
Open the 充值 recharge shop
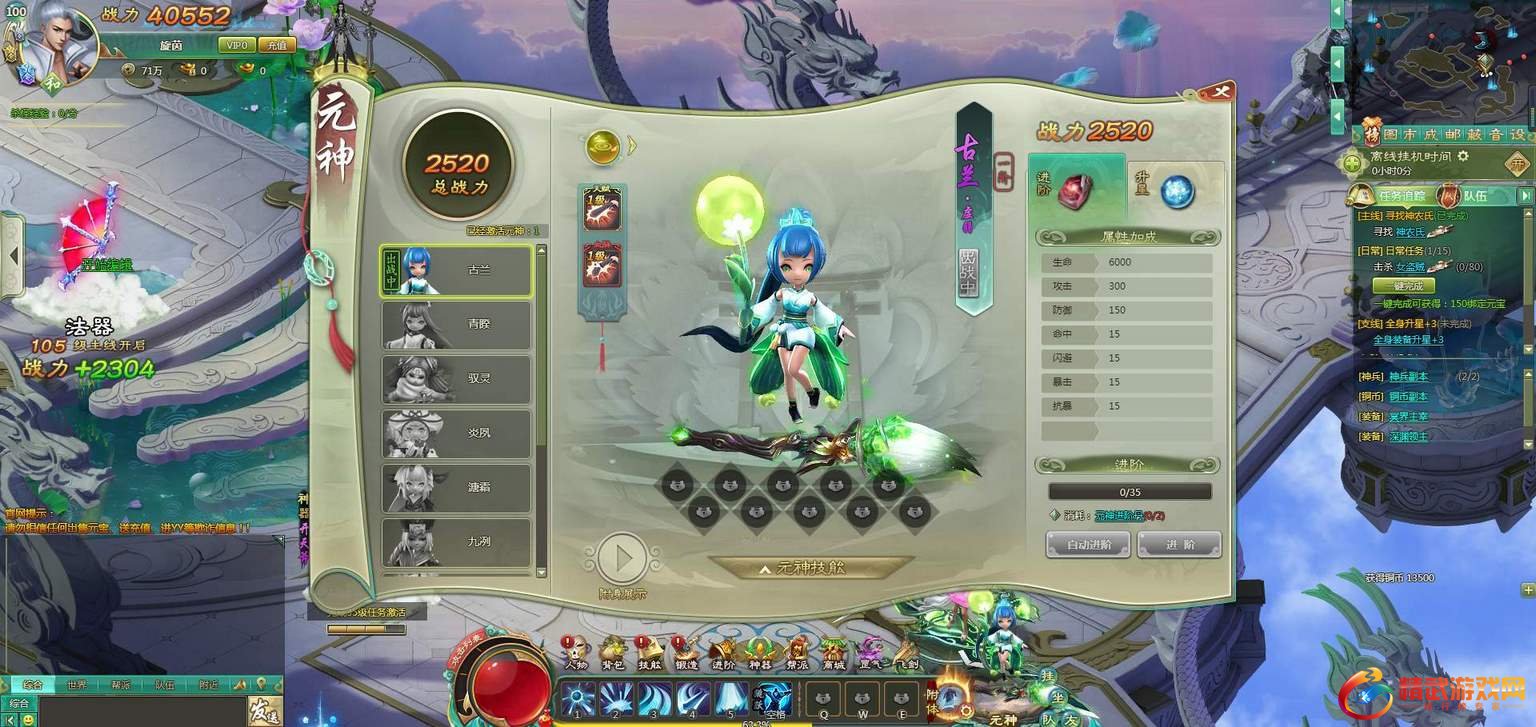click(x=275, y=46)
